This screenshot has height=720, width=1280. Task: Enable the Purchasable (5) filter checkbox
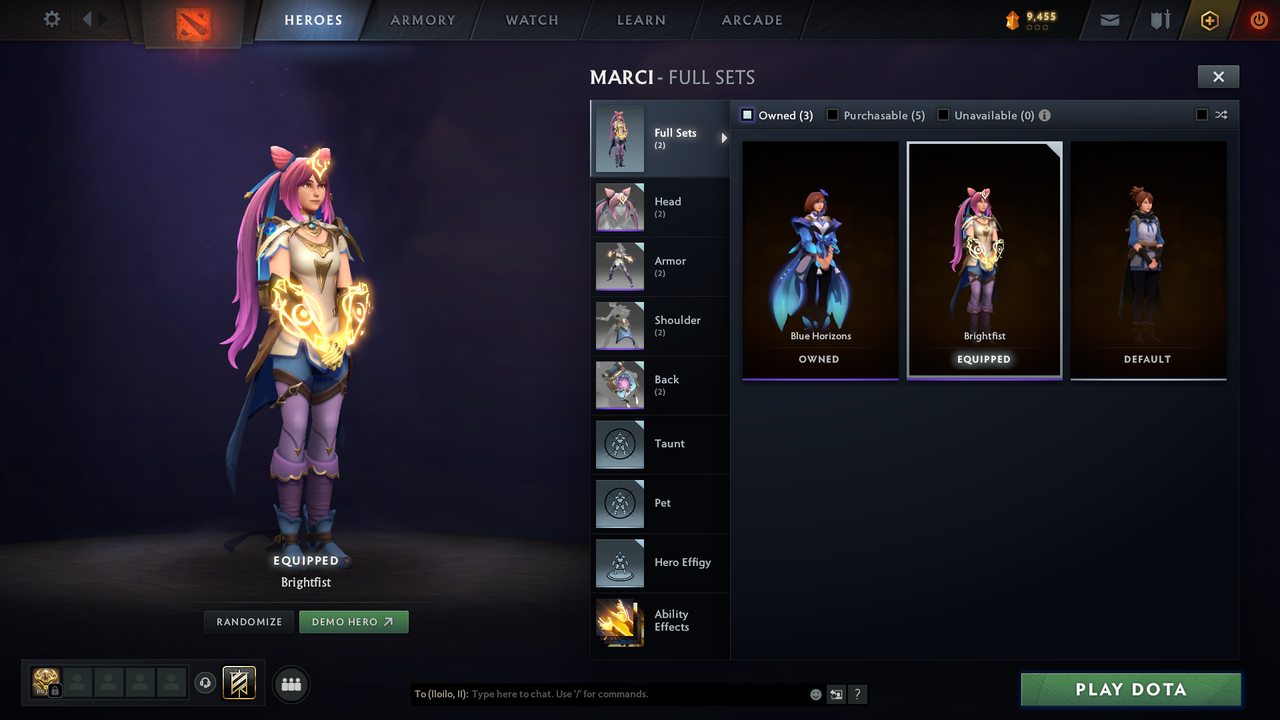pyautogui.click(x=833, y=115)
